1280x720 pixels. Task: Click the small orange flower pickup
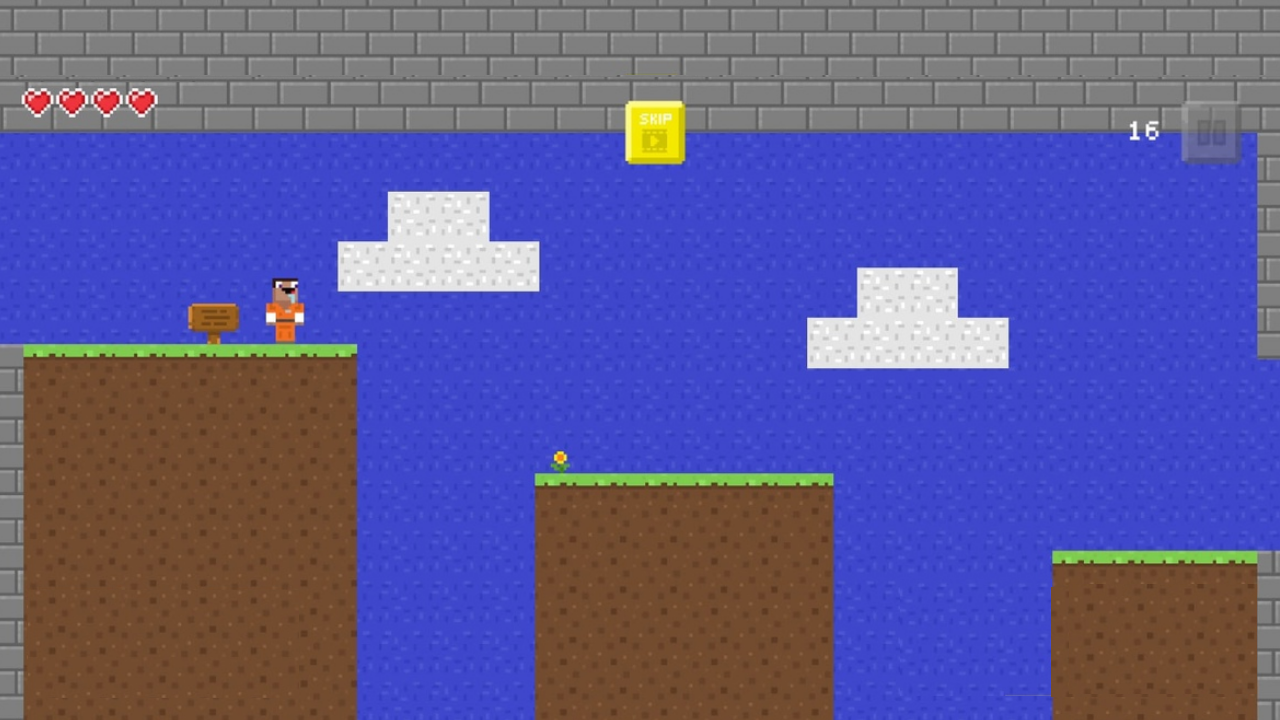pyautogui.click(x=560, y=458)
